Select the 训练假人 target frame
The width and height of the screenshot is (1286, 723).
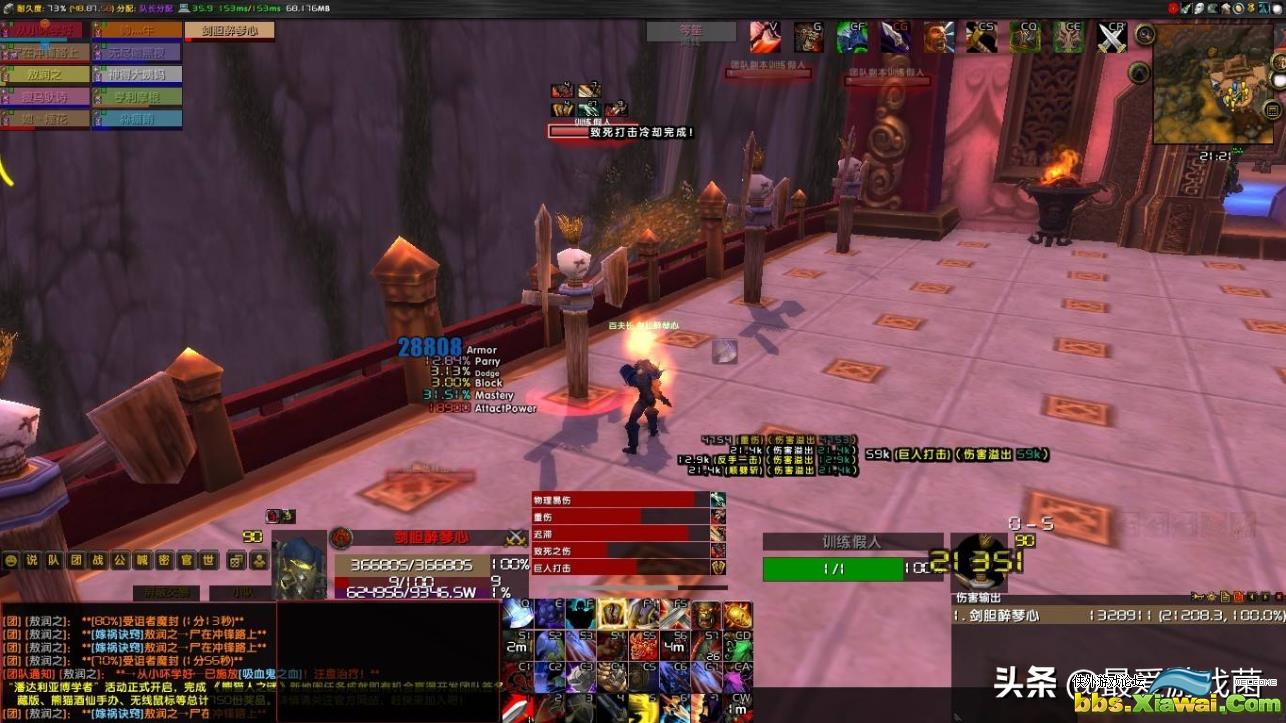click(x=846, y=568)
